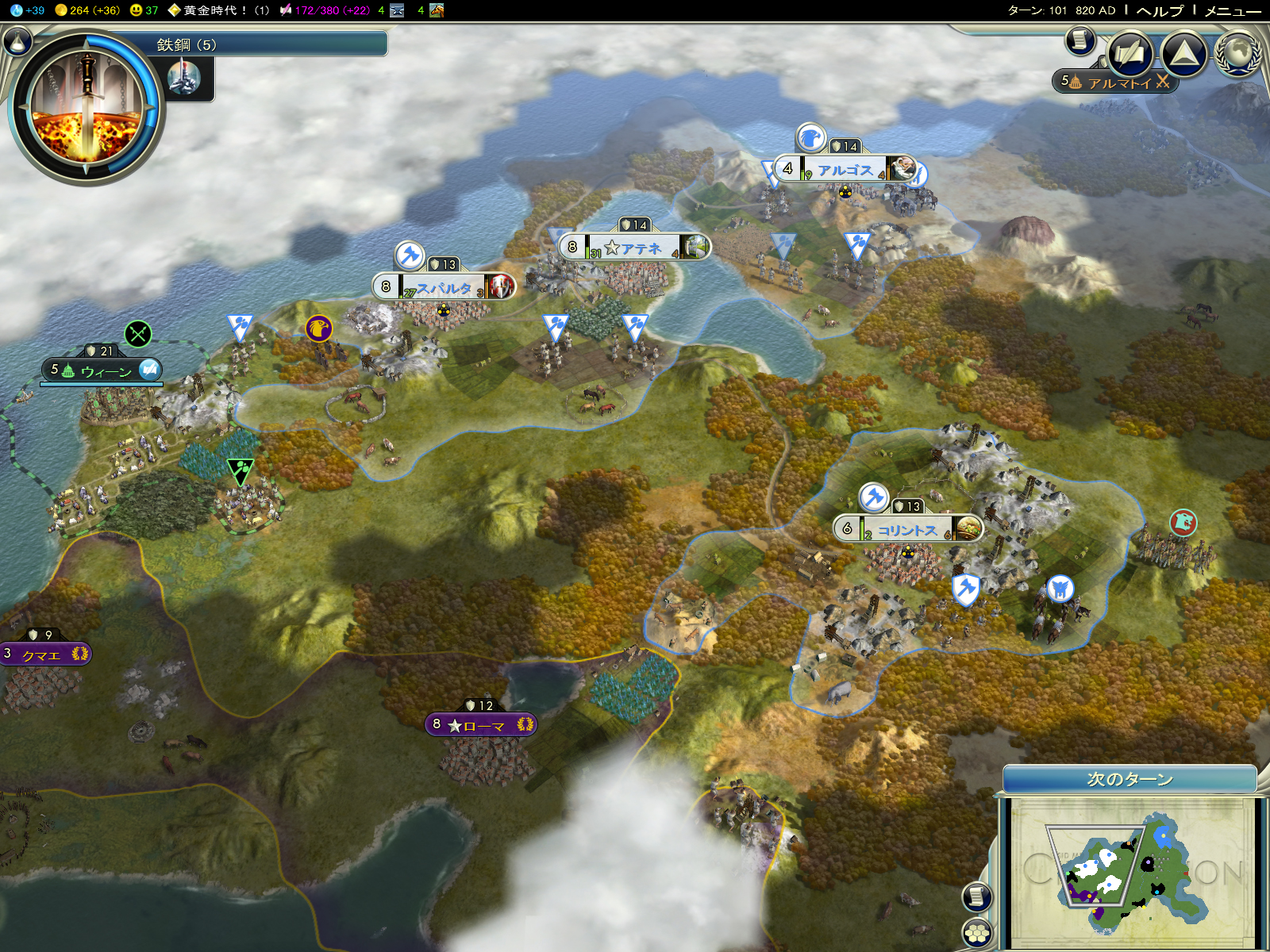Open the pyramid social policies button
The width and height of the screenshot is (1270, 952).
1183,53
